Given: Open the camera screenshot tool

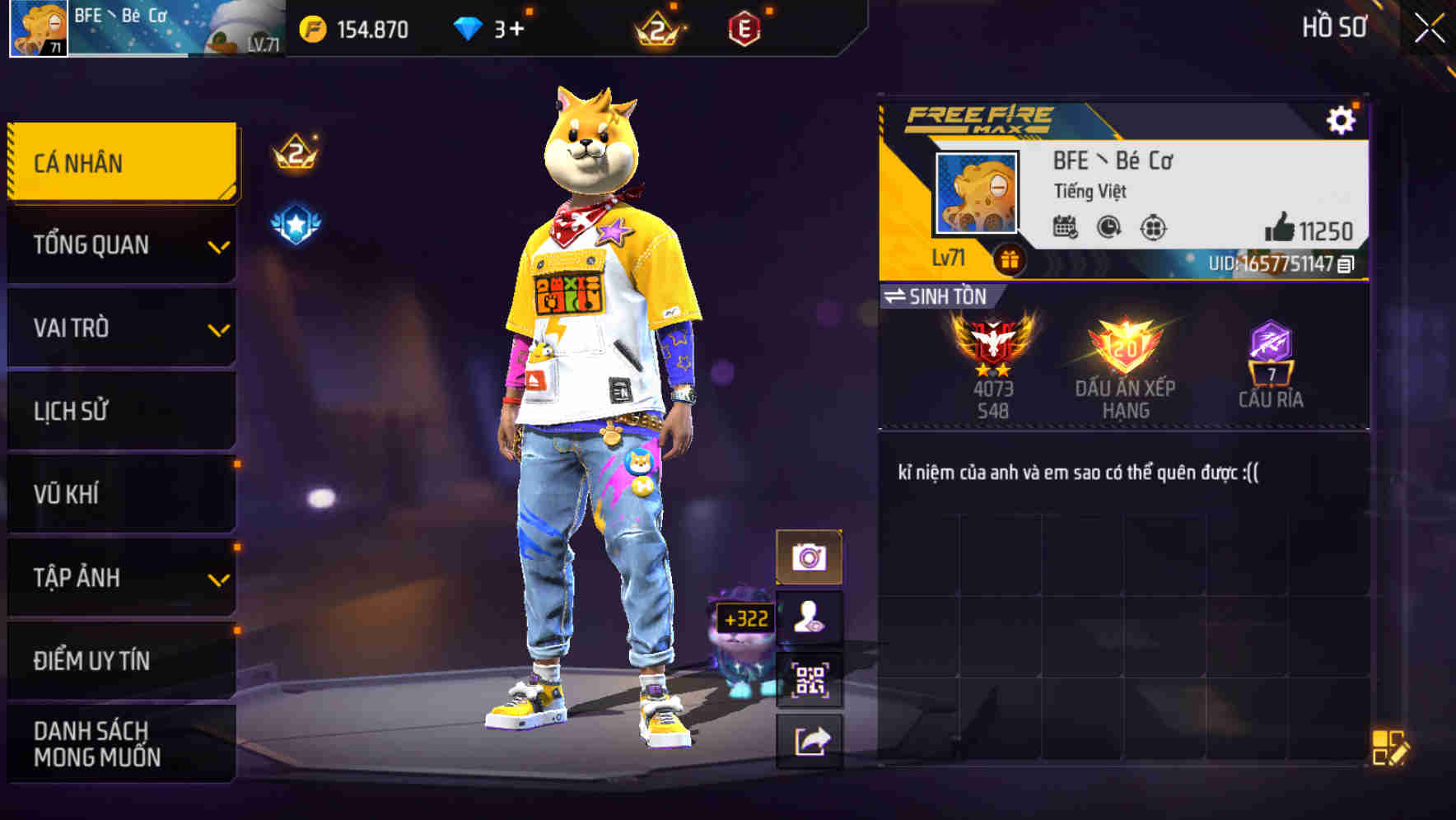Looking at the screenshot, I should (x=809, y=554).
